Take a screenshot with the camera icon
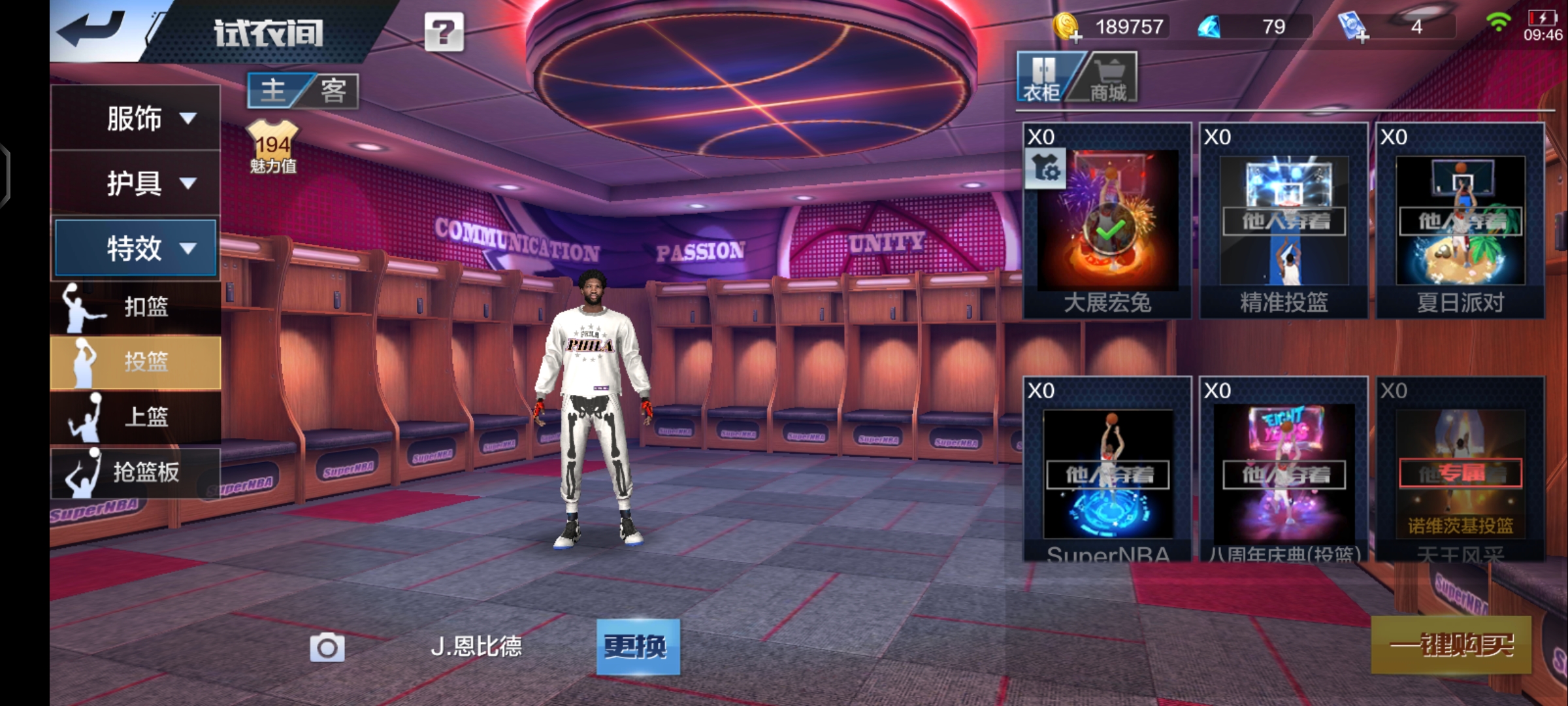Image resolution: width=1568 pixels, height=706 pixels. pos(327,647)
